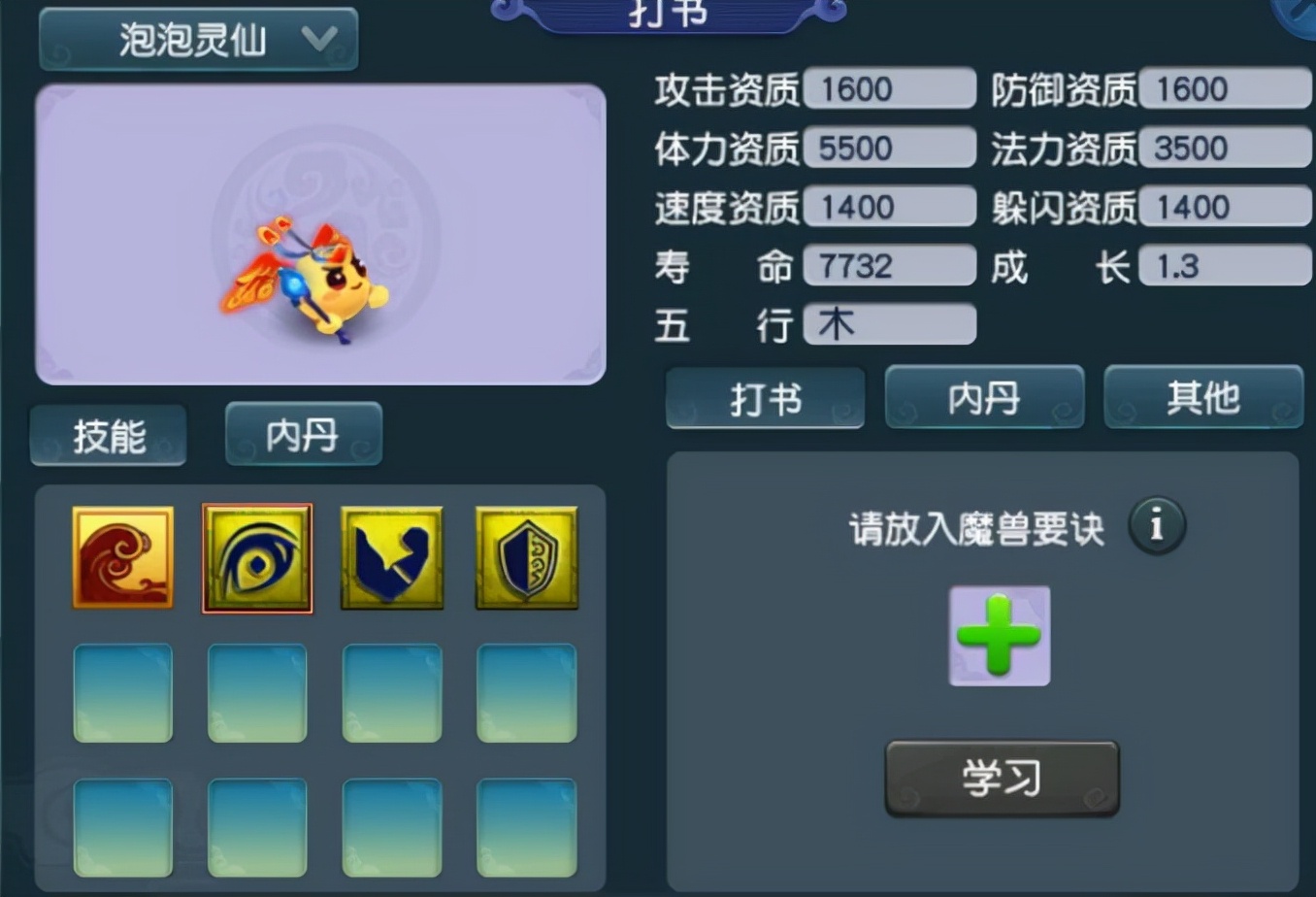Viewport: 1316px width, 897px height.
Task: Click the 技能 button
Action: tap(108, 435)
